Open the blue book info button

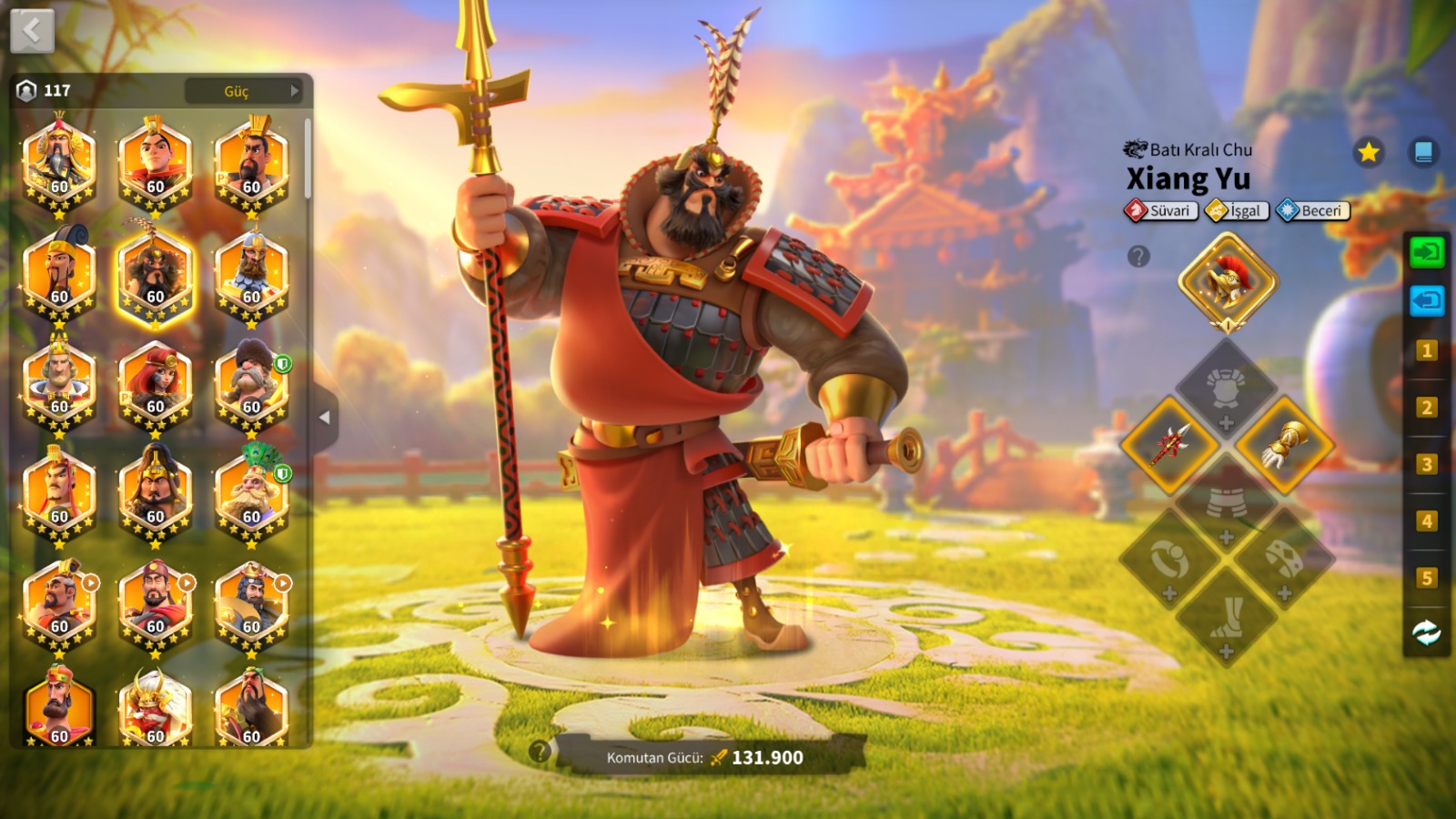(x=1423, y=152)
